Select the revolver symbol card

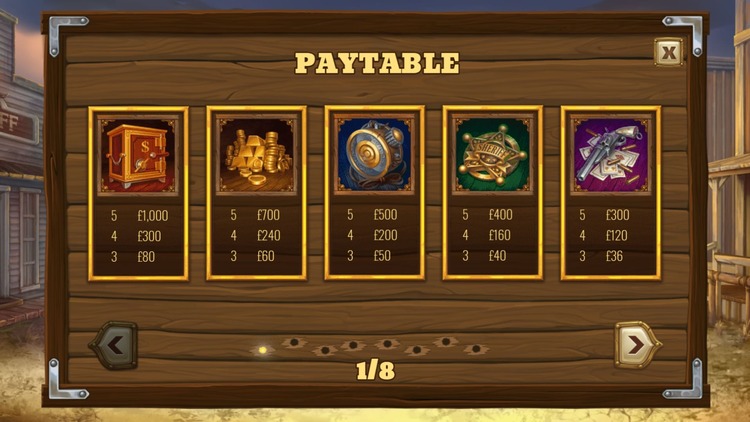click(610, 193)
